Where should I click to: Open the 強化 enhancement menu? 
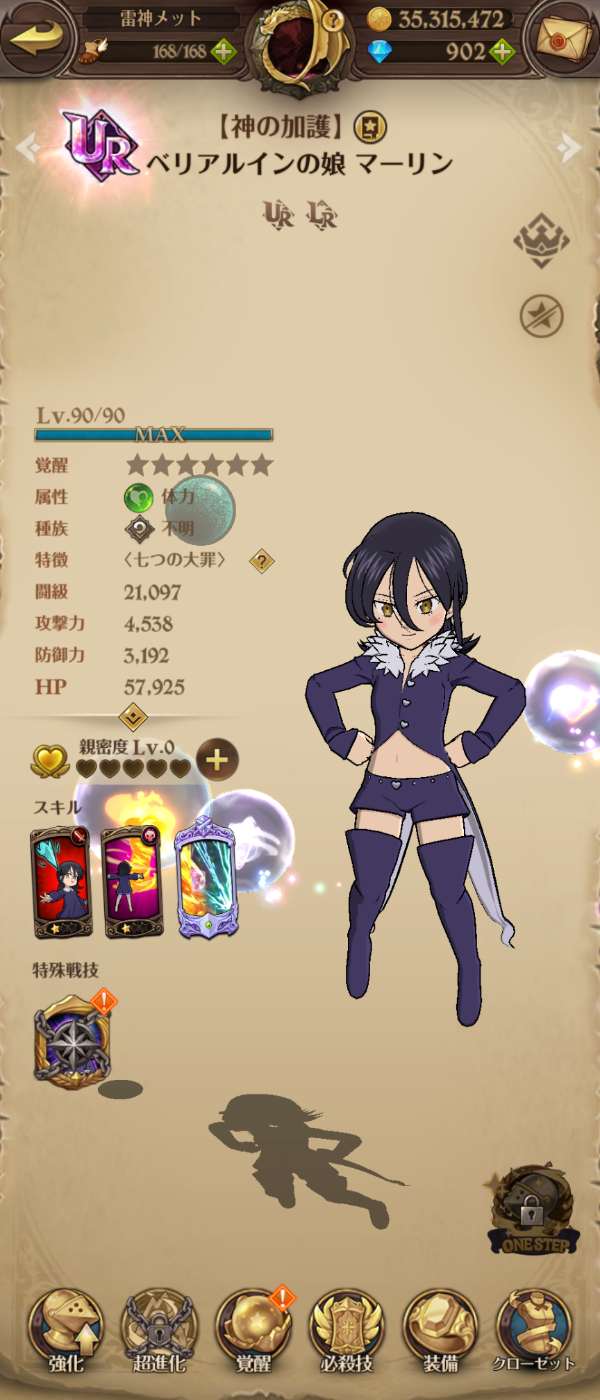[66, 1330]
